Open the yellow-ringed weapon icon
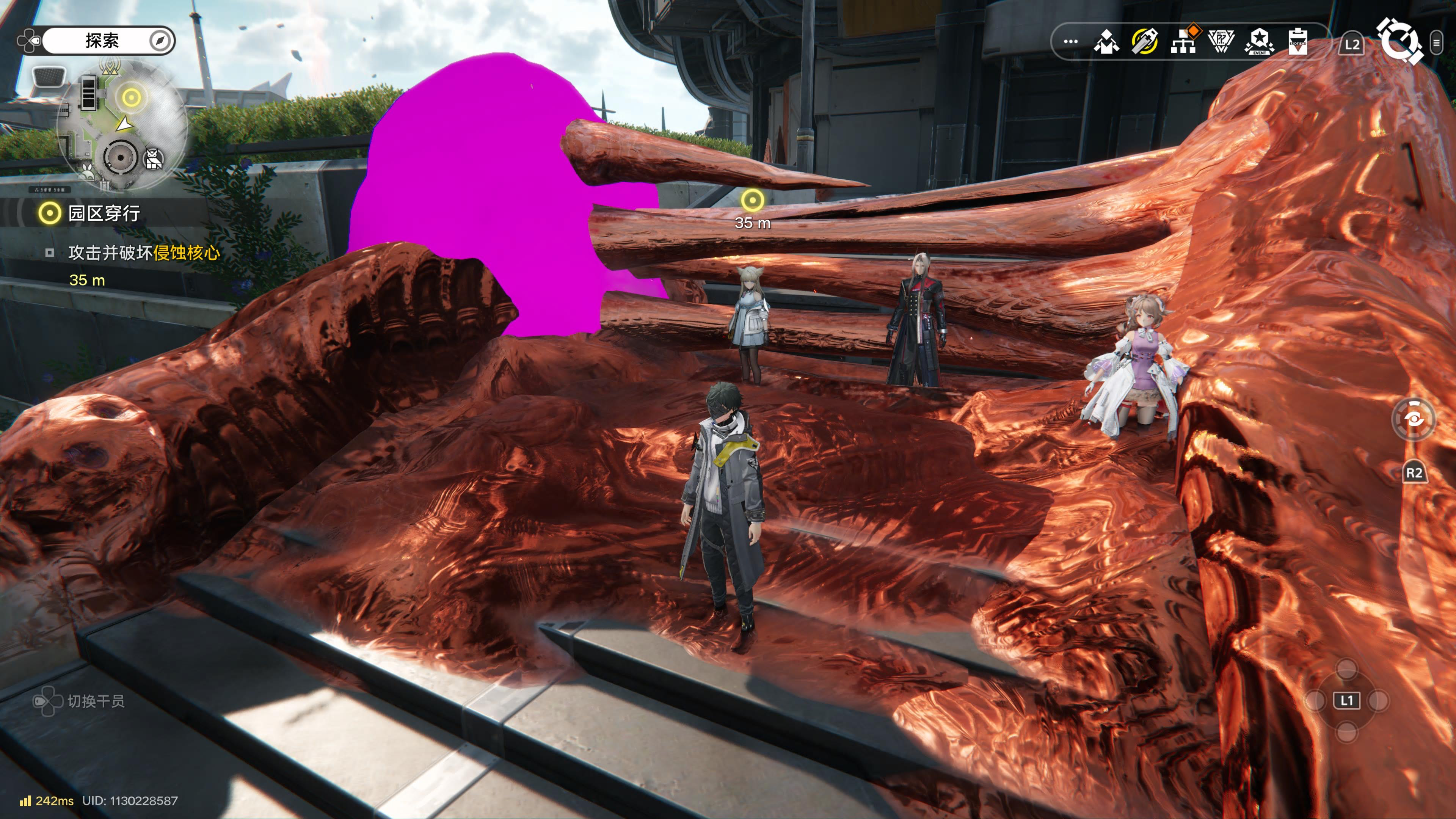This screenshot has height=819, width=1456. click(x=1145, y=42)
